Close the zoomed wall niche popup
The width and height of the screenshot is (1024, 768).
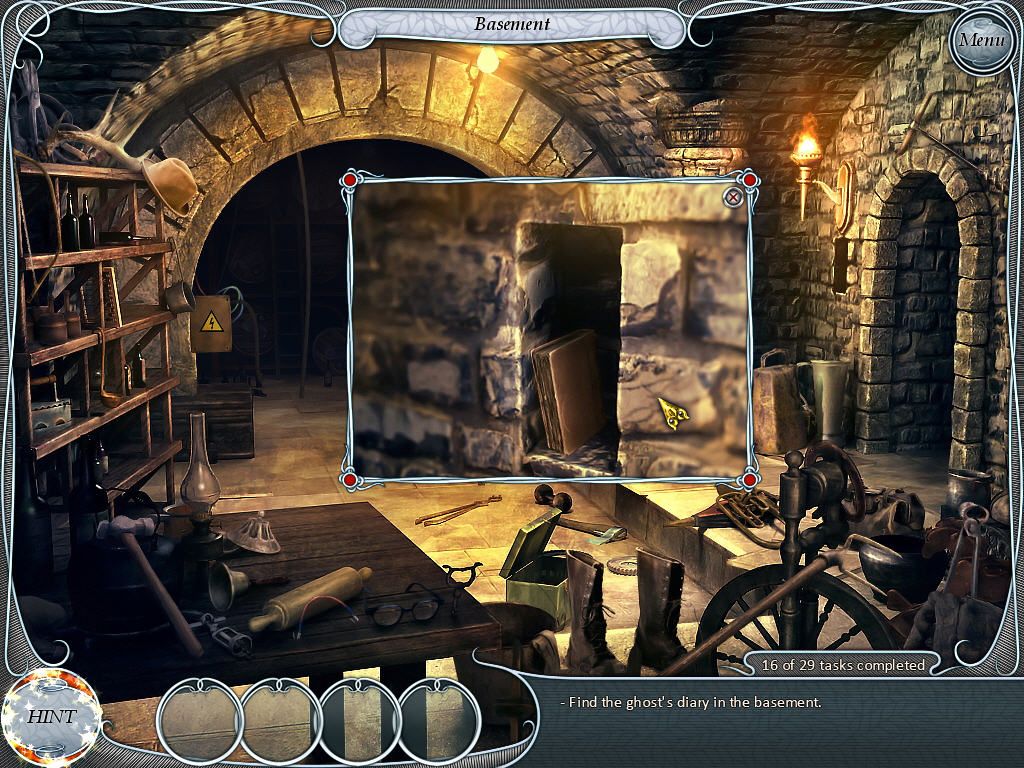coord(733,197)
